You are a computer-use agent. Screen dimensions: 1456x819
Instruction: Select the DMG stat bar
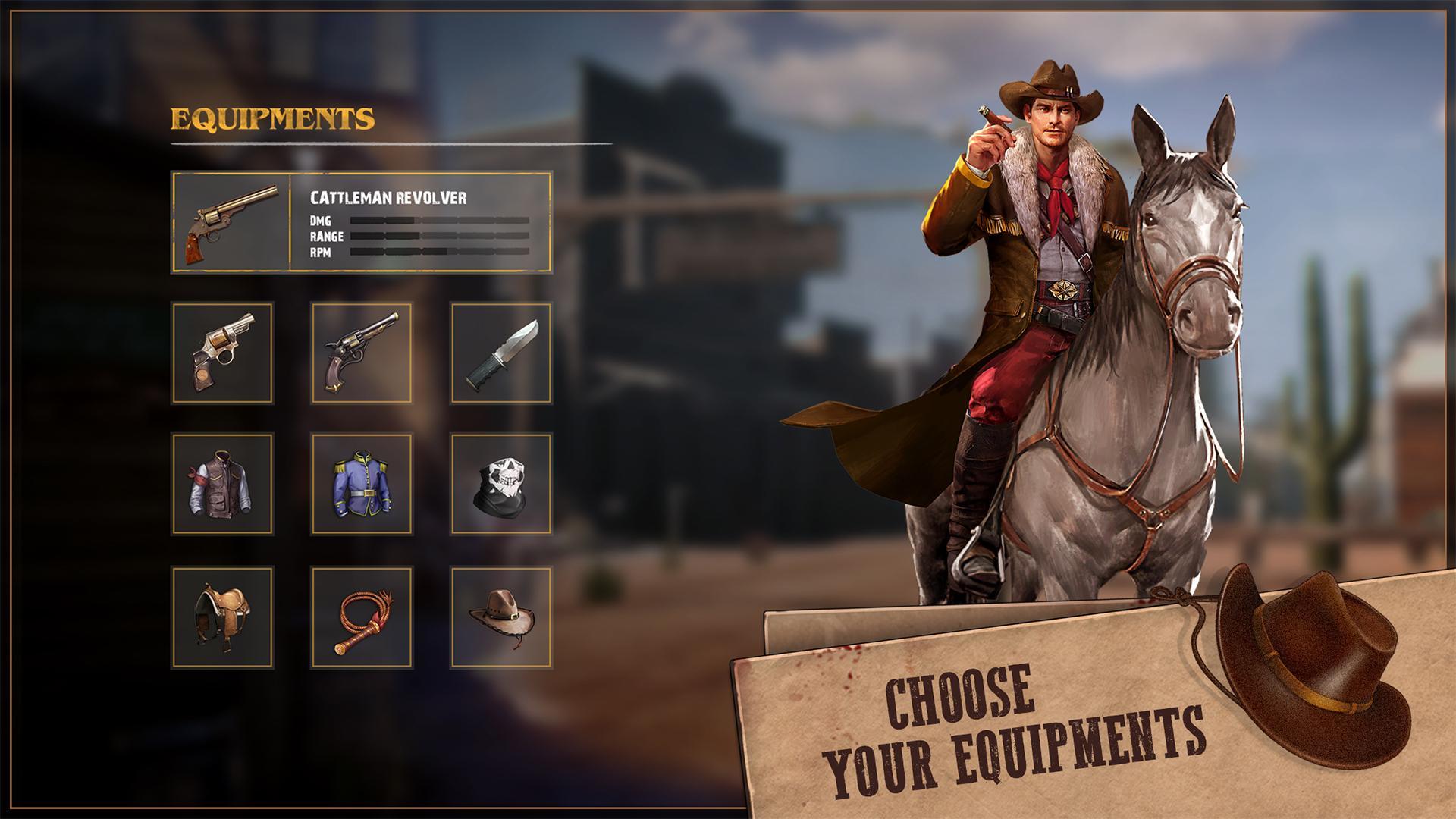[x=440, y=221]
